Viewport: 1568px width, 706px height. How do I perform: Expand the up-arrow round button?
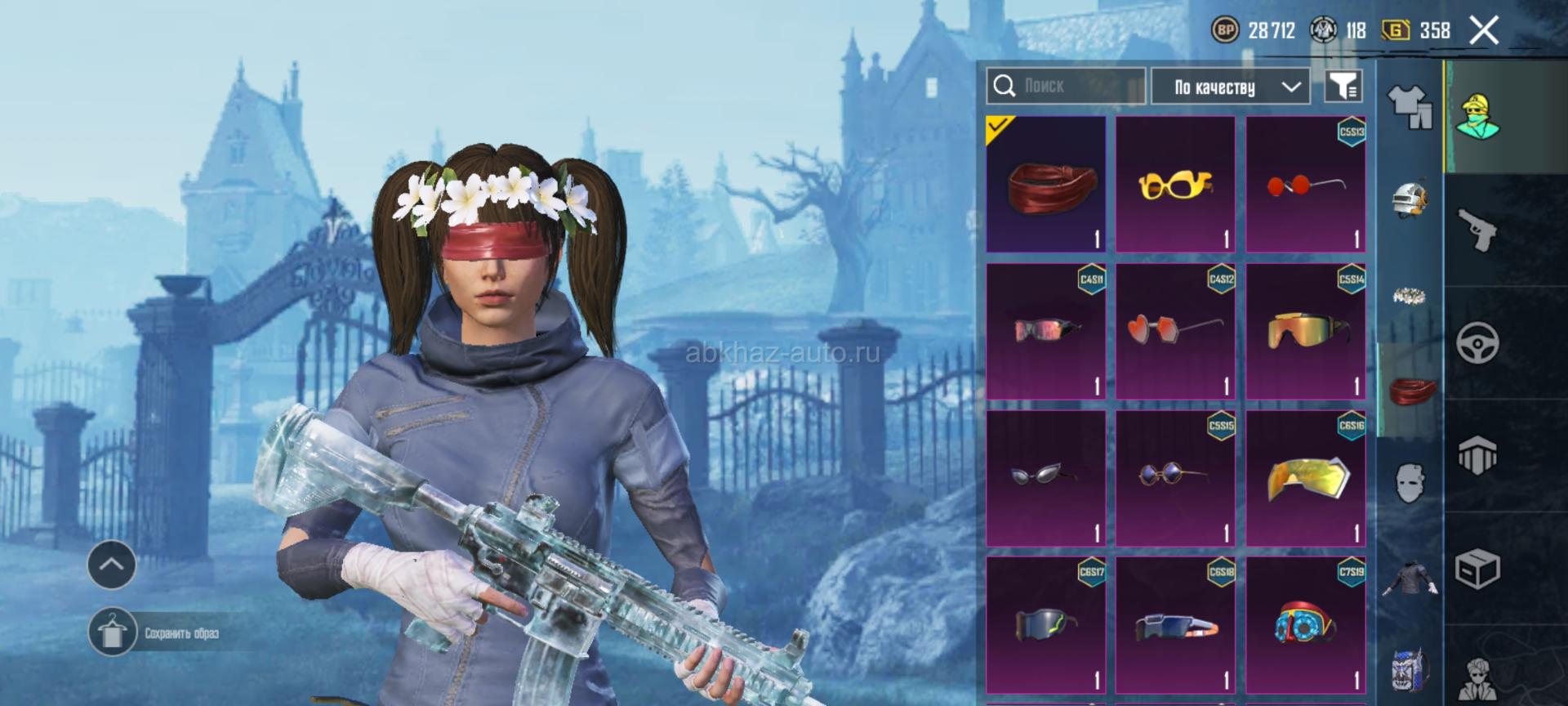coord(112,564)
